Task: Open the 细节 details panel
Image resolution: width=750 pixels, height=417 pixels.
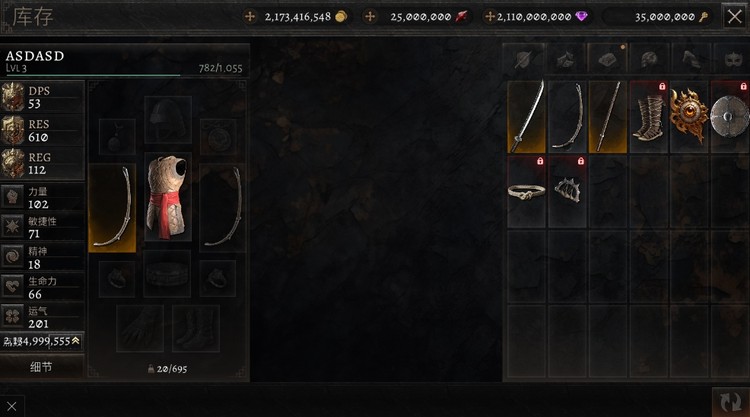Action: click(41, 367)
